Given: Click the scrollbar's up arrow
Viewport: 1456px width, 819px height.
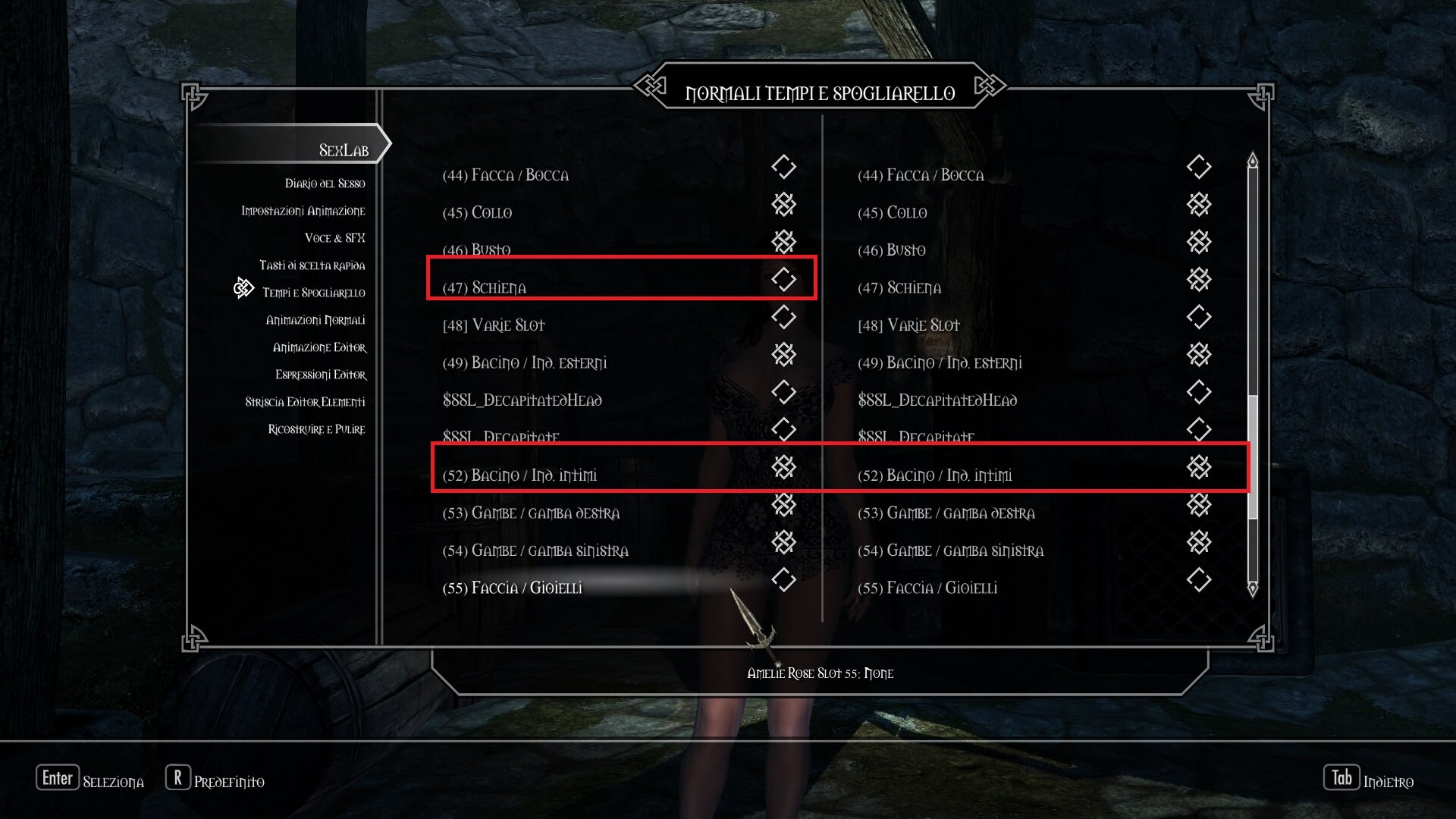Looking at the screenshot, I should (x=1252, y=161).
